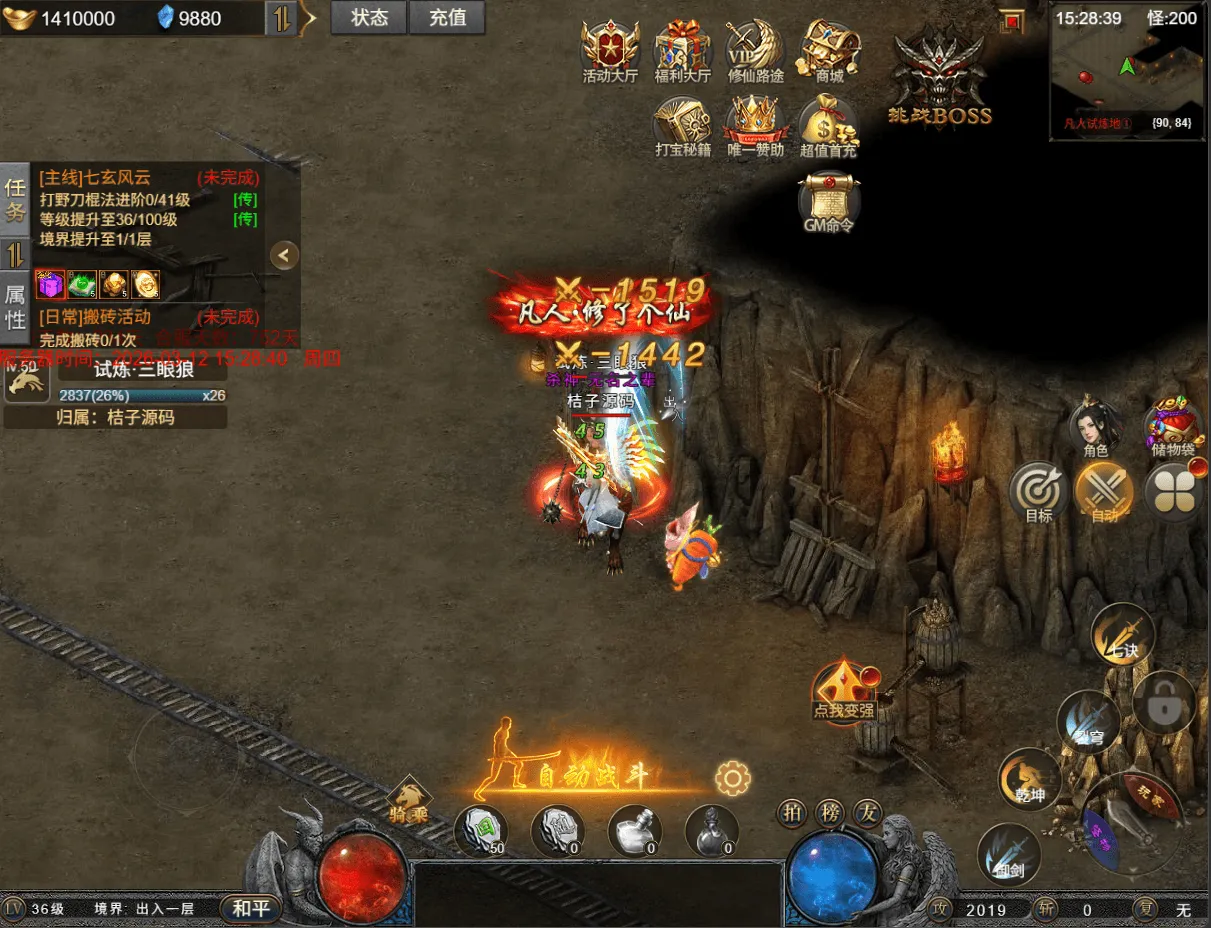This screenshot has width=1211, height=928.
Task: Switch to the 任务 quest tab
Action: [15, 199]
